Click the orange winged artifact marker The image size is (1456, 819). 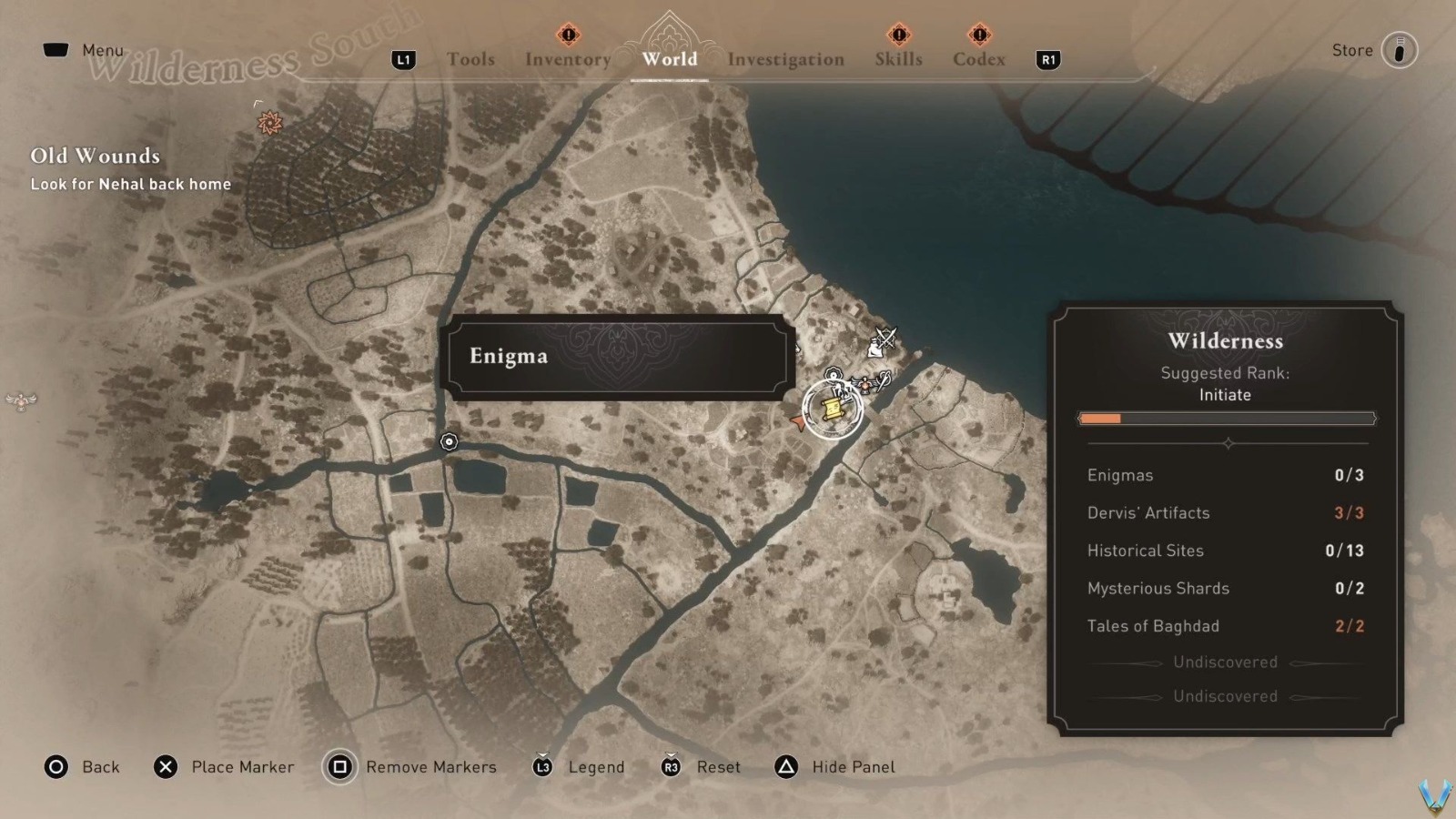[864, 386]
